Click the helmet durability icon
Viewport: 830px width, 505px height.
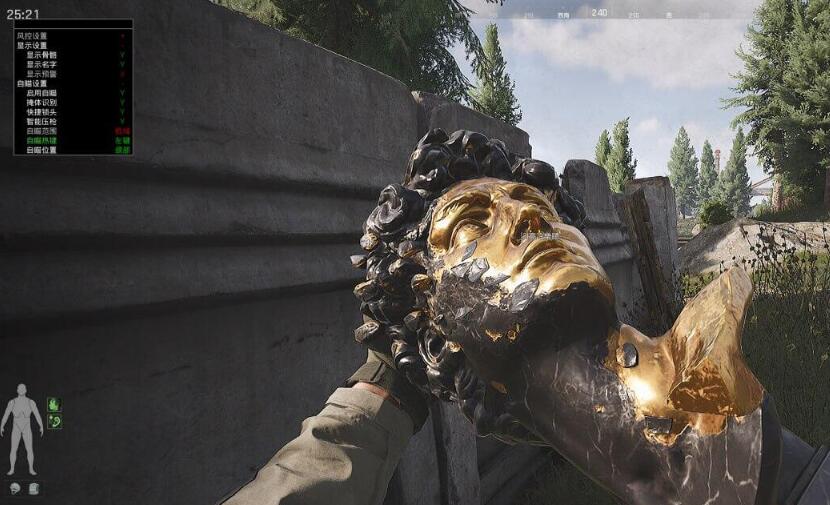pyautogui.click(x=16, y=488)
